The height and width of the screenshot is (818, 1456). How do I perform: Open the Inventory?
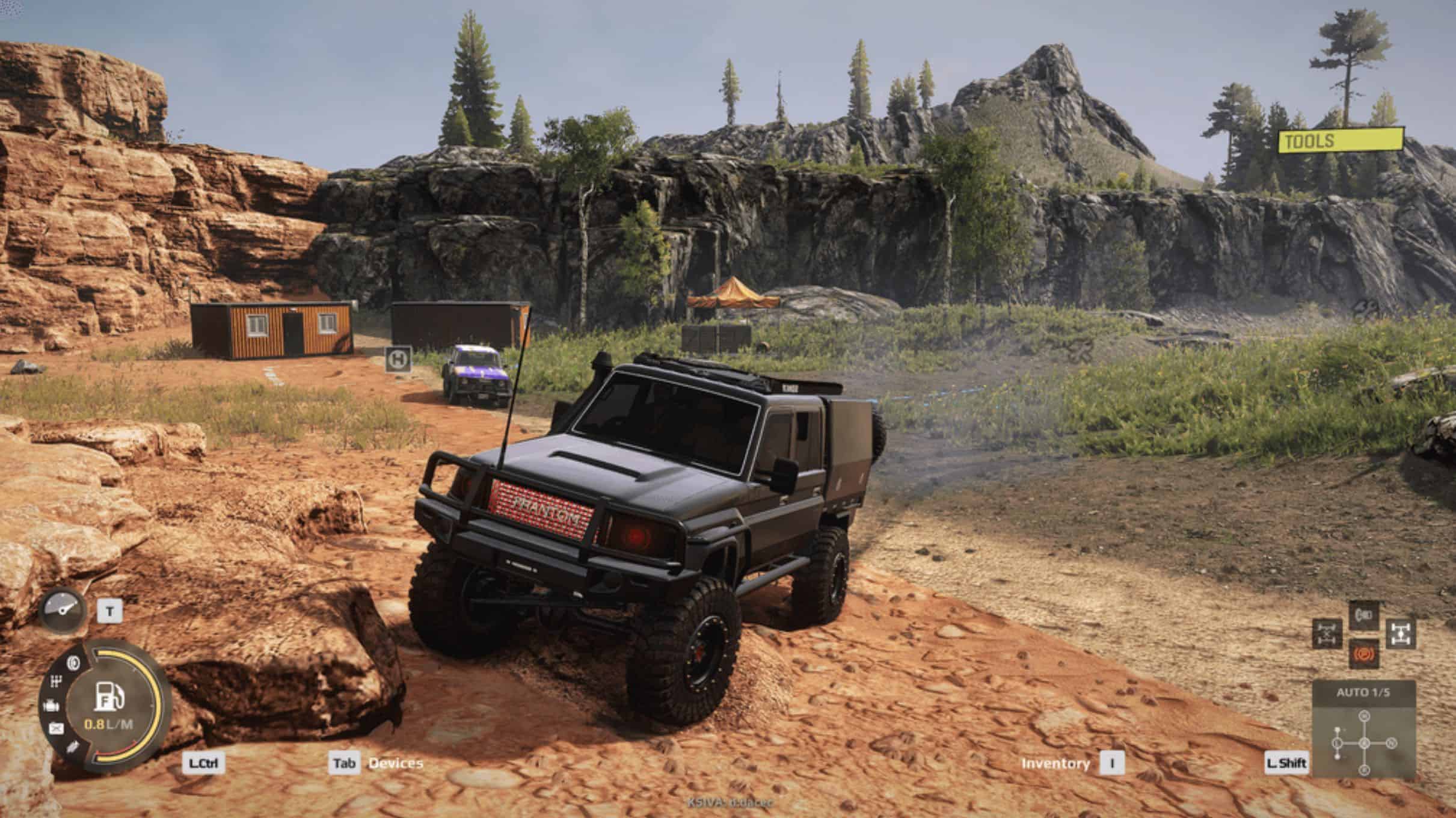tap(1055, 763)
